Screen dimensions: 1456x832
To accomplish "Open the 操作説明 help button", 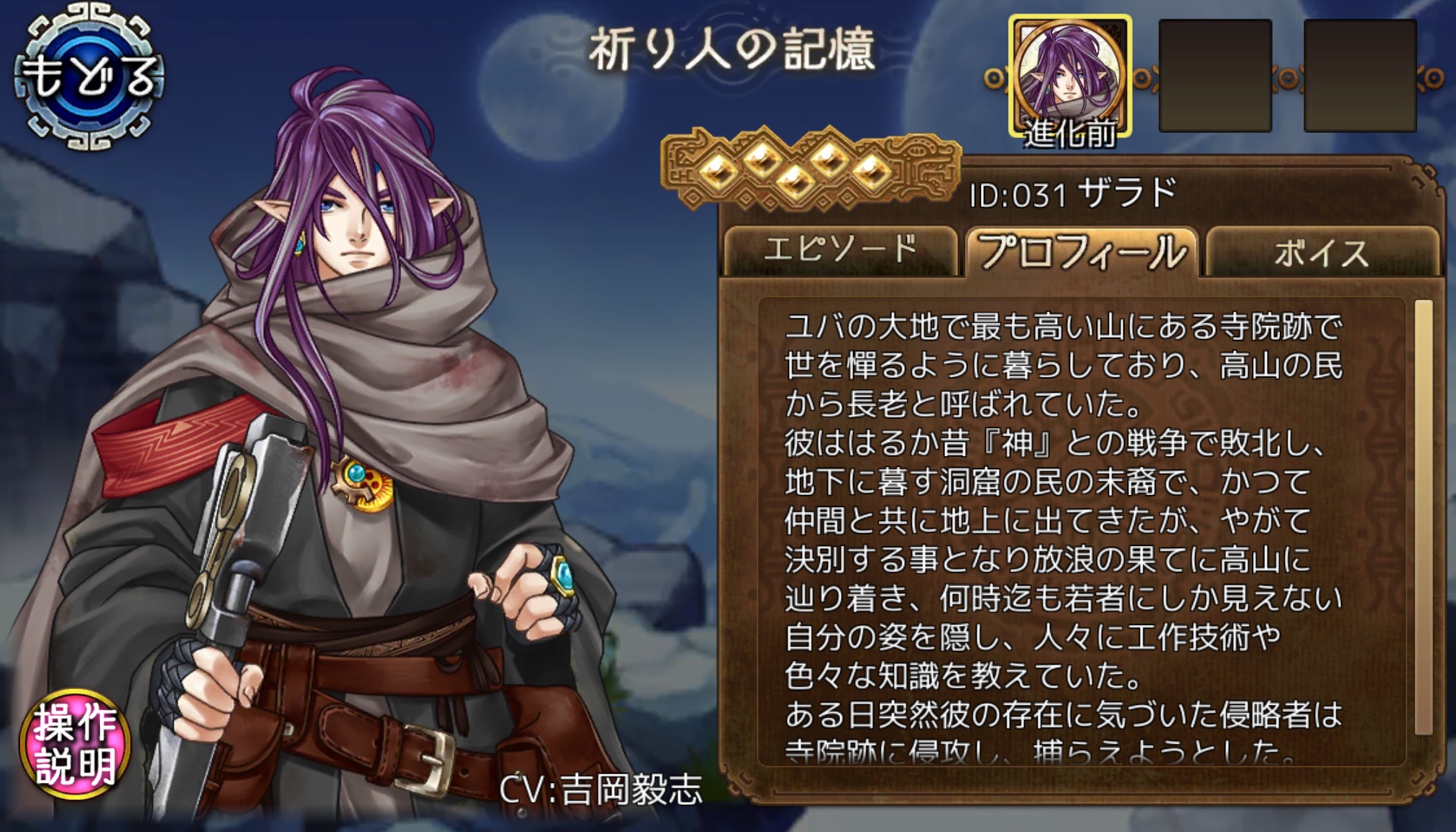I will (75, 744).
